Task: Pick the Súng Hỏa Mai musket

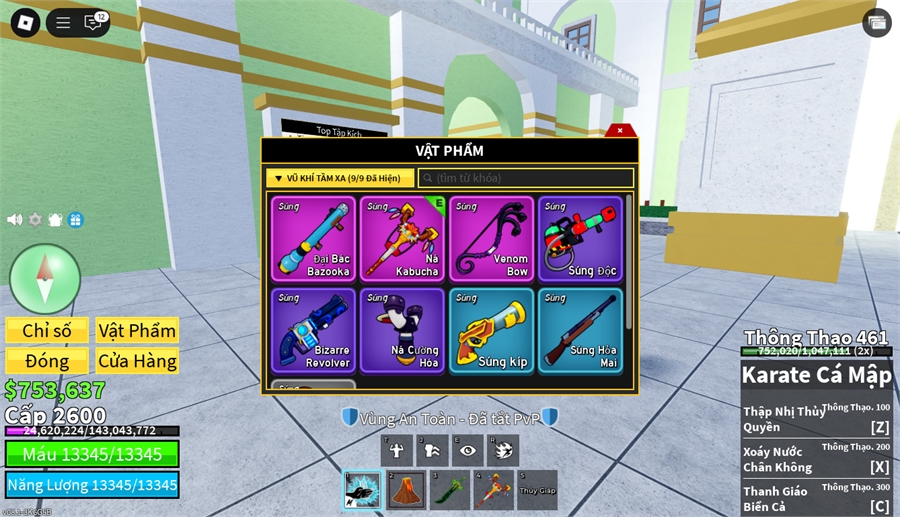Action: coord(580,330)
